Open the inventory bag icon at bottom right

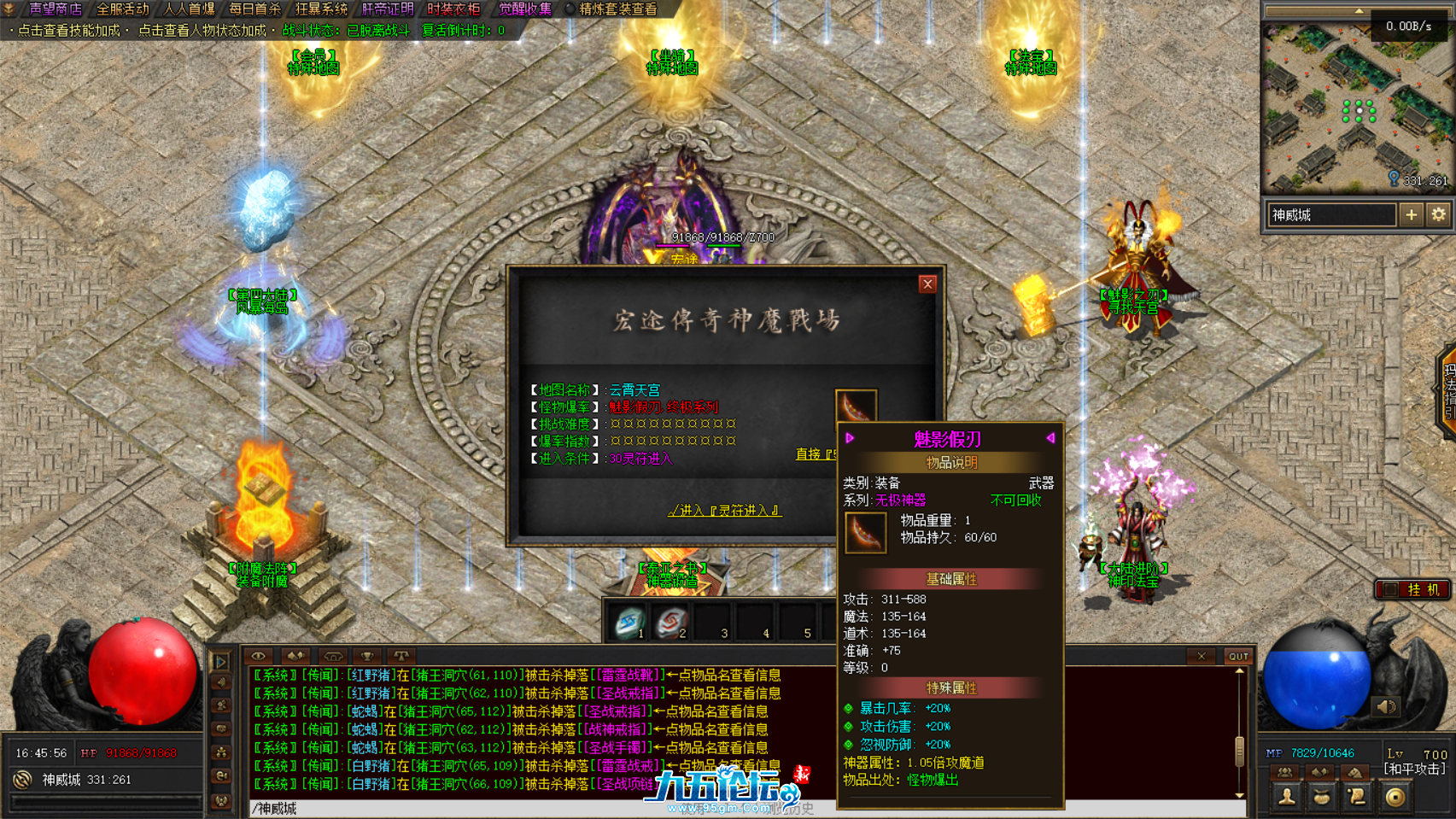tap(1319, 797)
